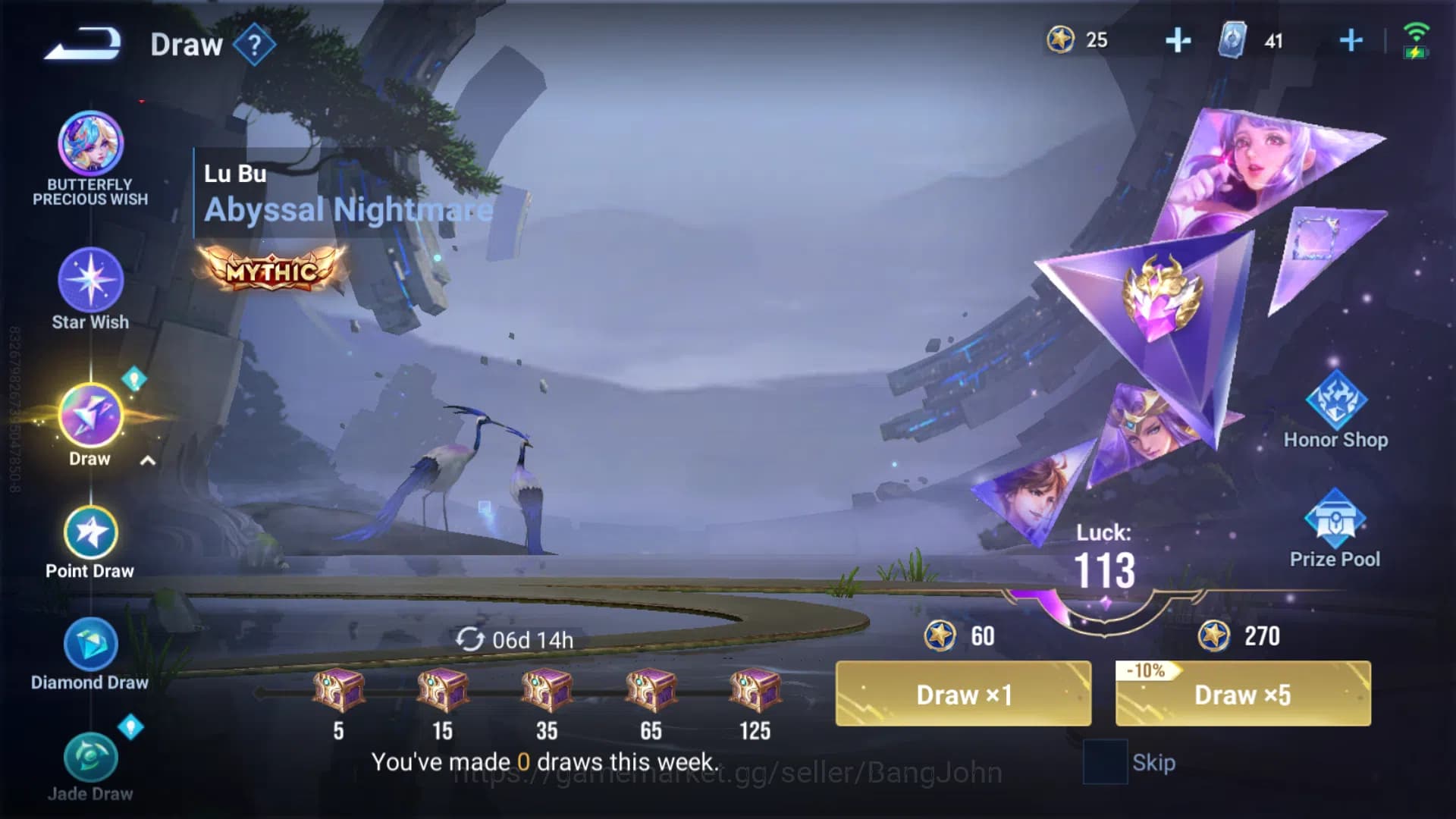This screenshot has height=819, width=1456.
Task: Add more crystals via plus next to 25
Action: click(x=1178, y=41)
